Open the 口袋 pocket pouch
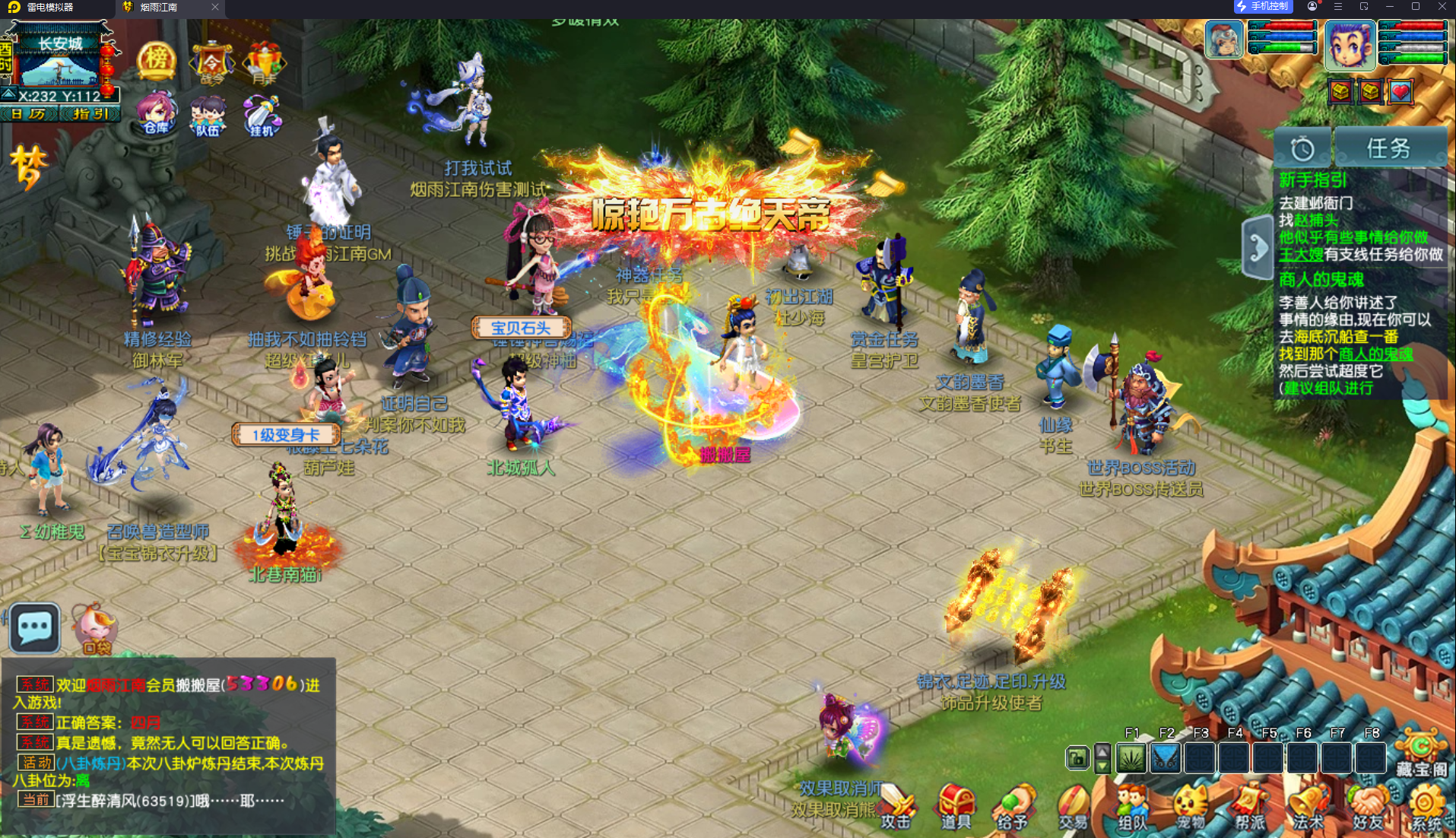This screenshot has height=838, width=1456. (x=96, y=627)
